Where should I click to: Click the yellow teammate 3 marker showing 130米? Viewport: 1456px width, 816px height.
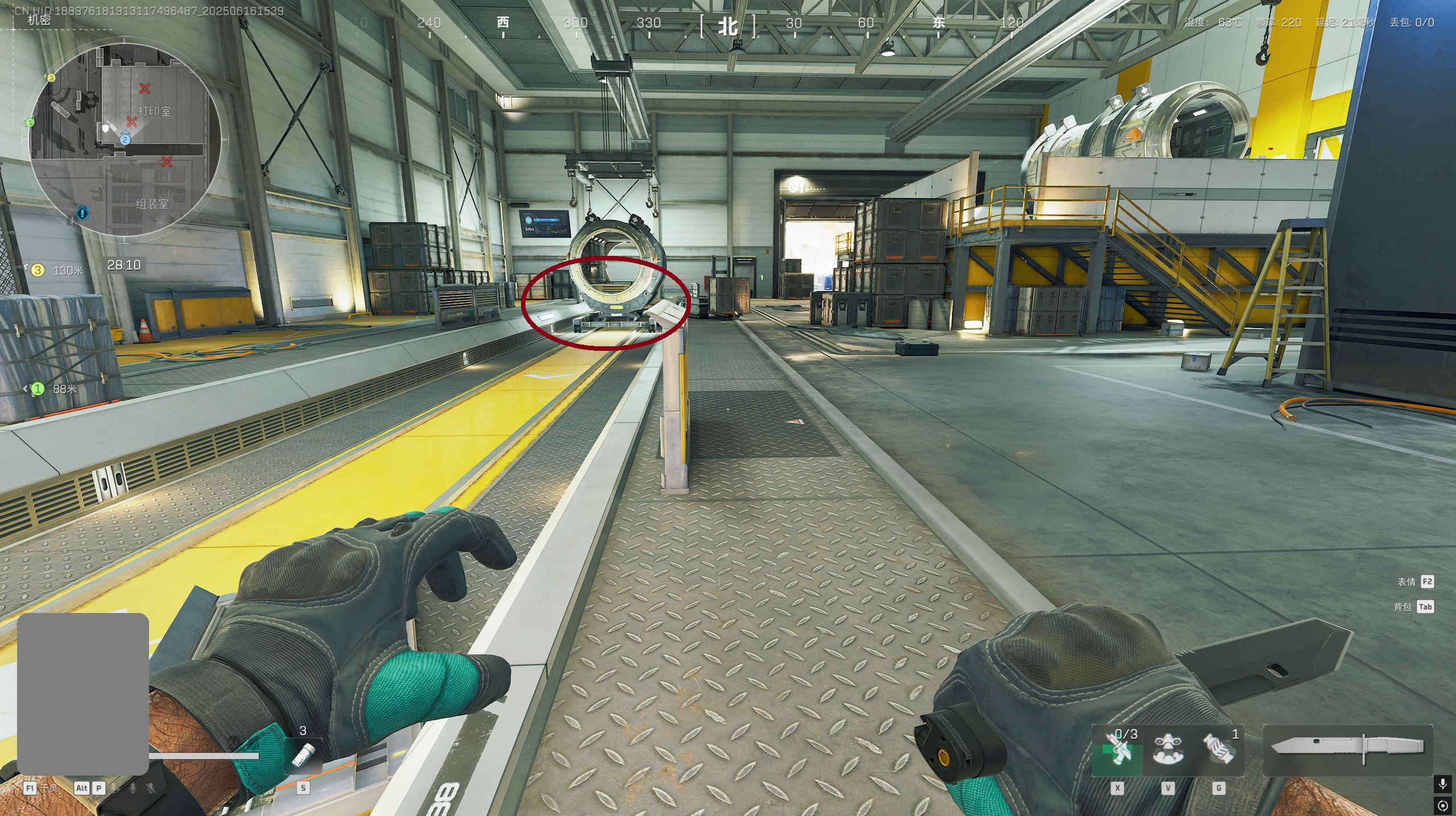coord(38,270)
